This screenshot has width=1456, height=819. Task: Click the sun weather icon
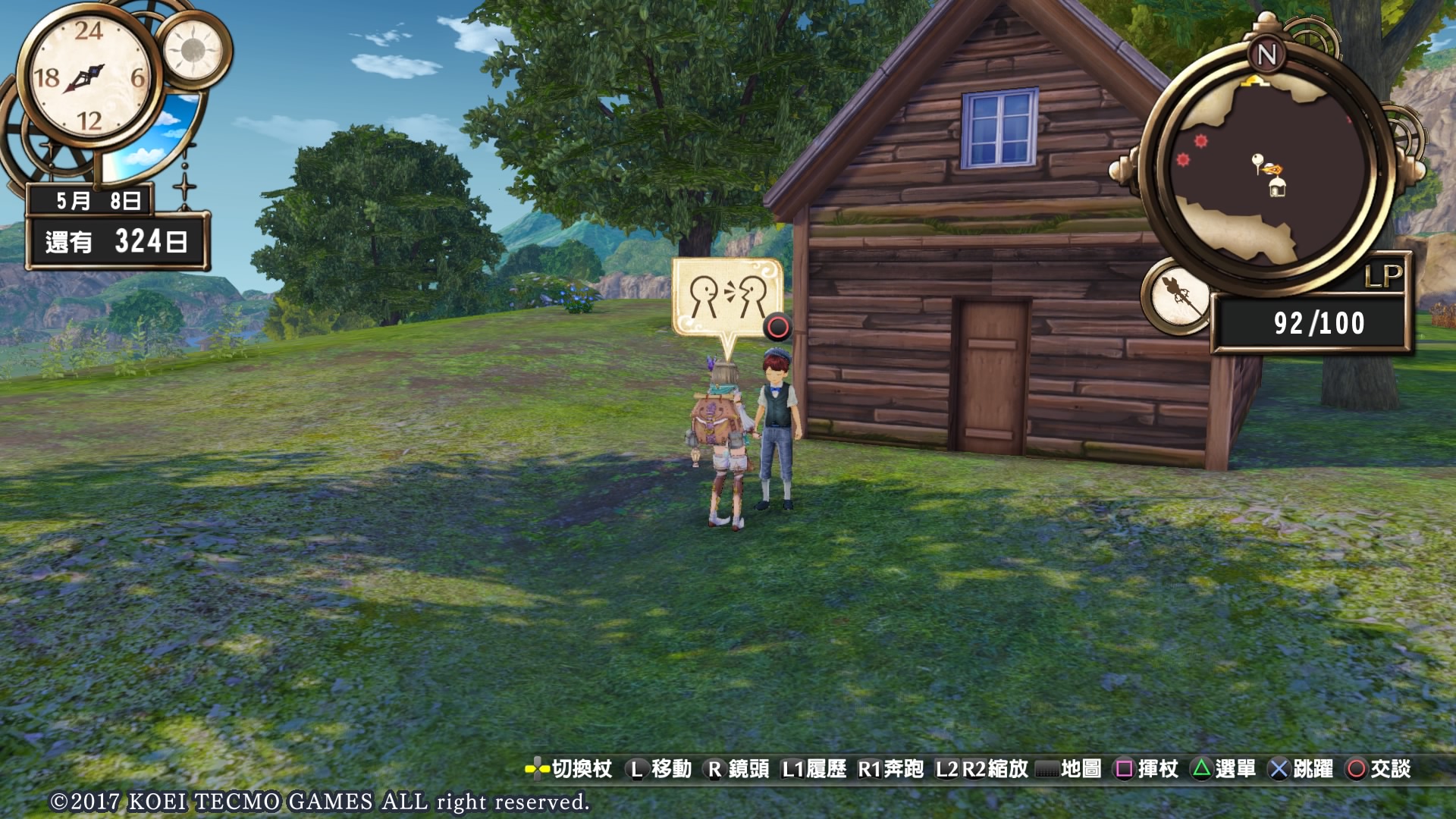coord(193,50)
